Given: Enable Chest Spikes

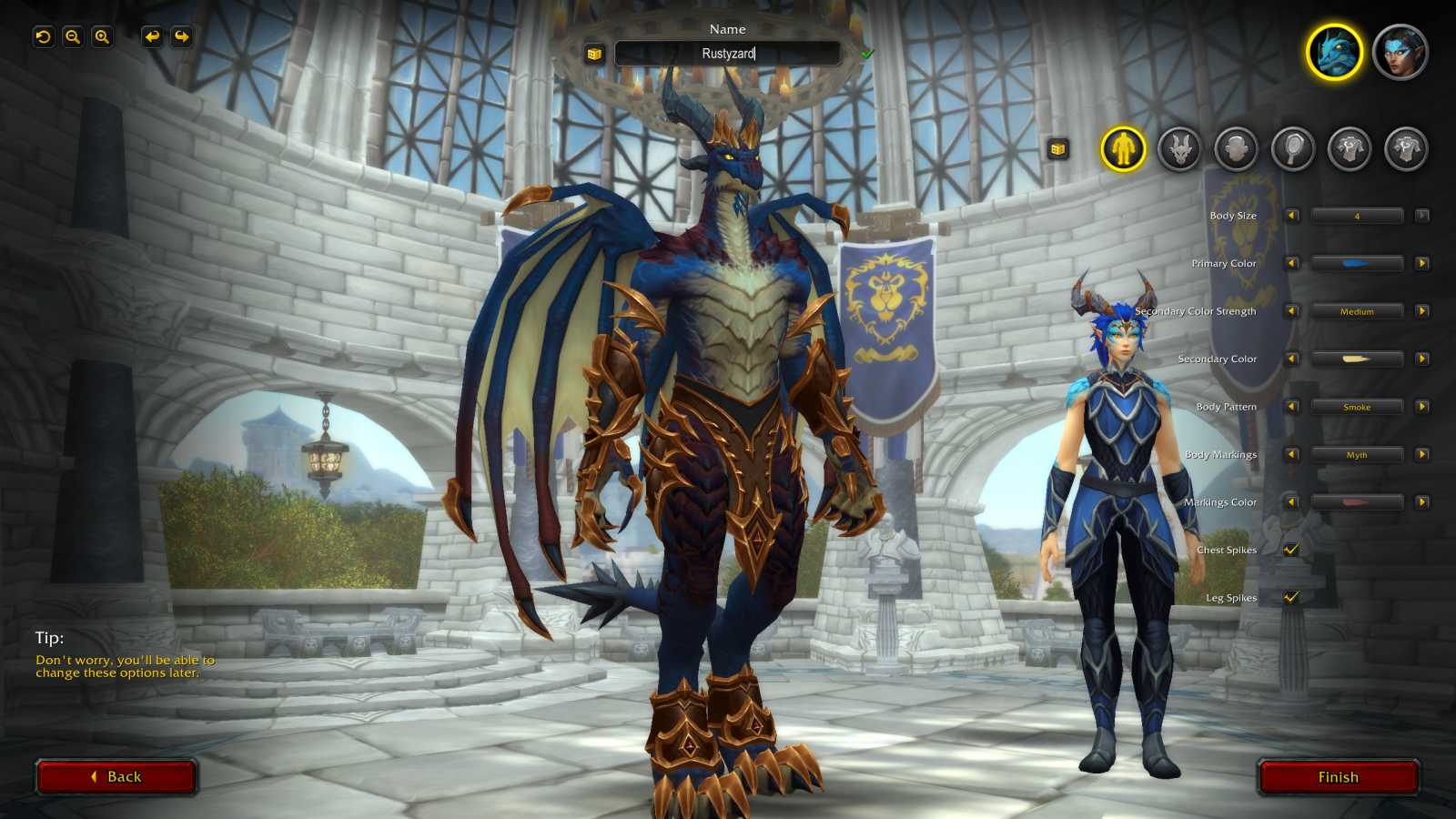Looking at the screenshot, I should tap(1289, 550).
